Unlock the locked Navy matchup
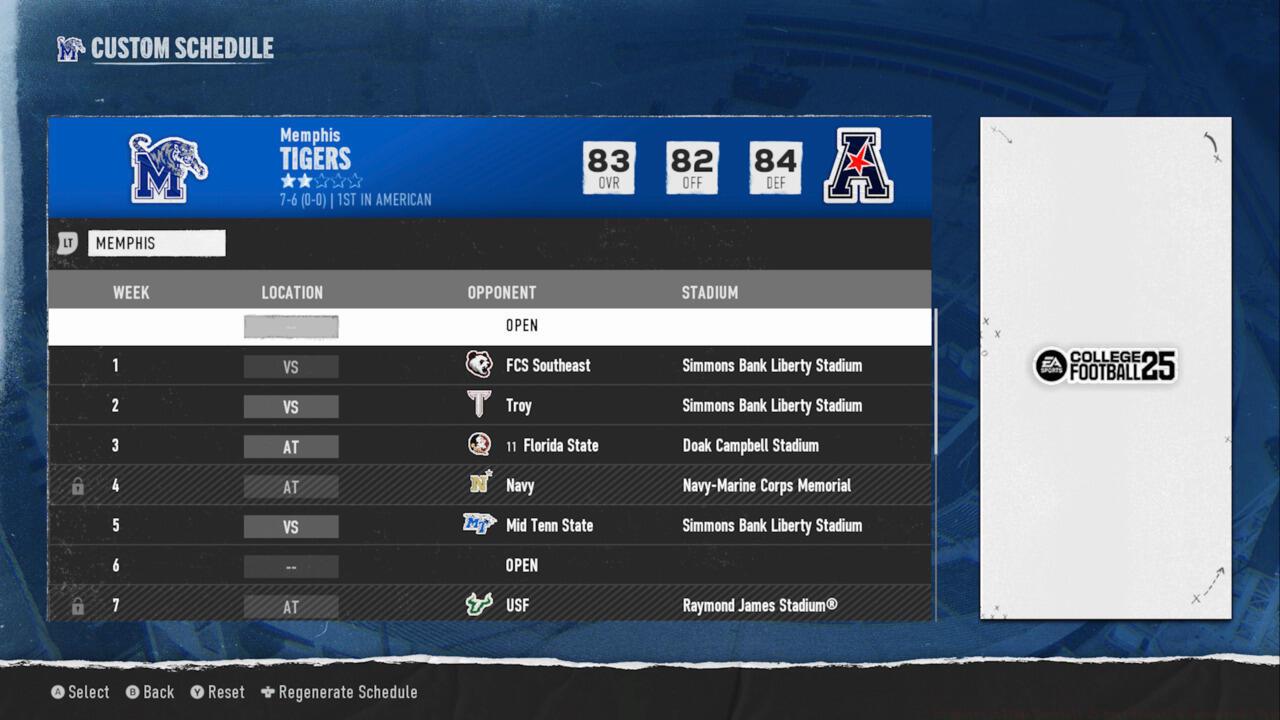The height and width of the screenshot is (720, 1280). [78, 486]
